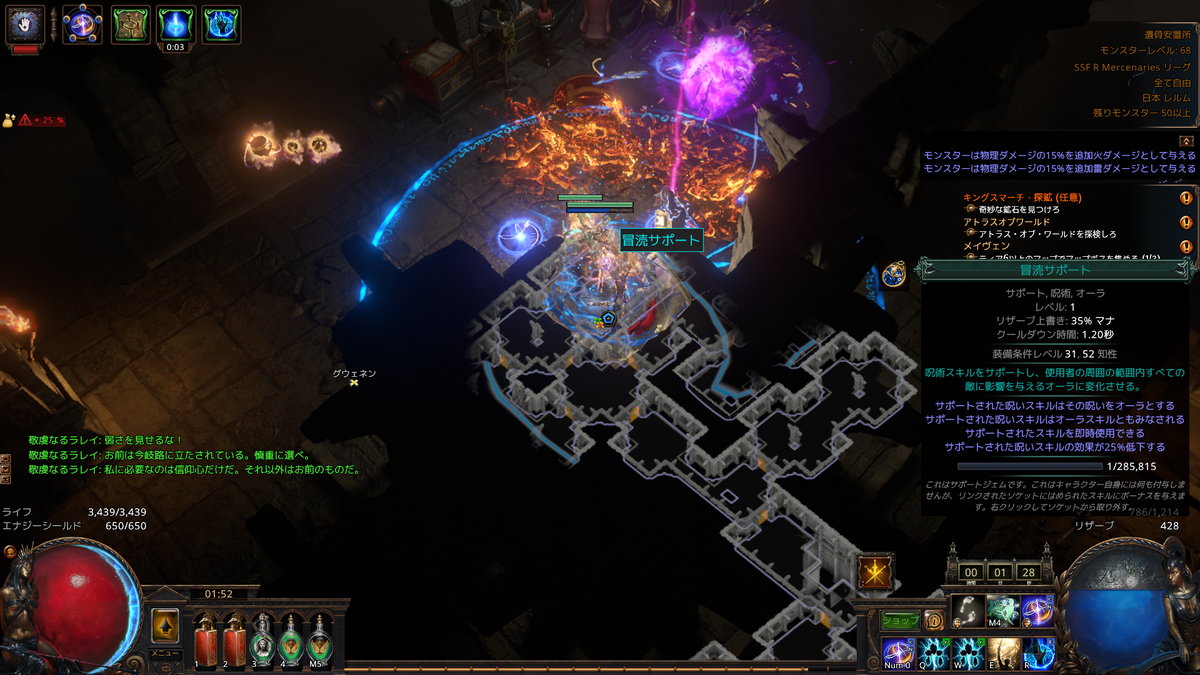Activate the Num 0 orb skill

click(x=898, y=653)
